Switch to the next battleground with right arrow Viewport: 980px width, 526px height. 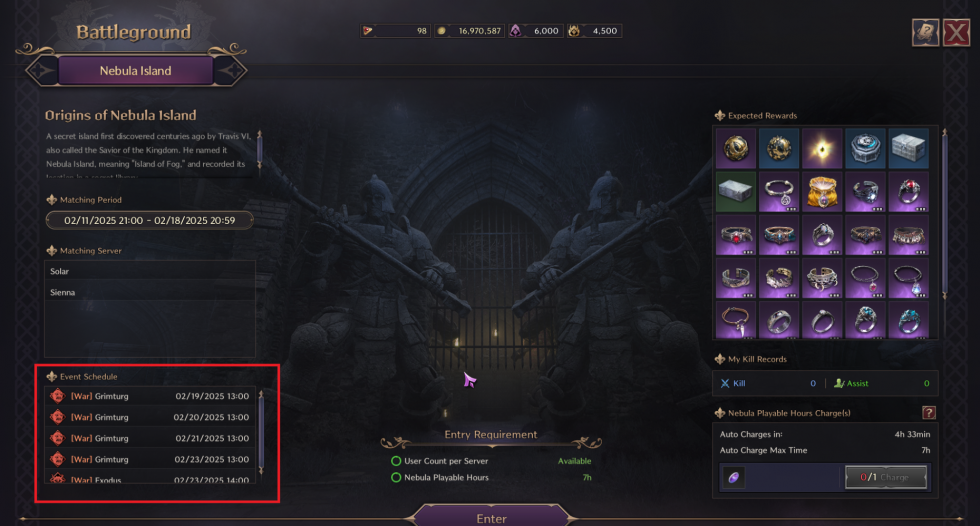coord(229,71)
